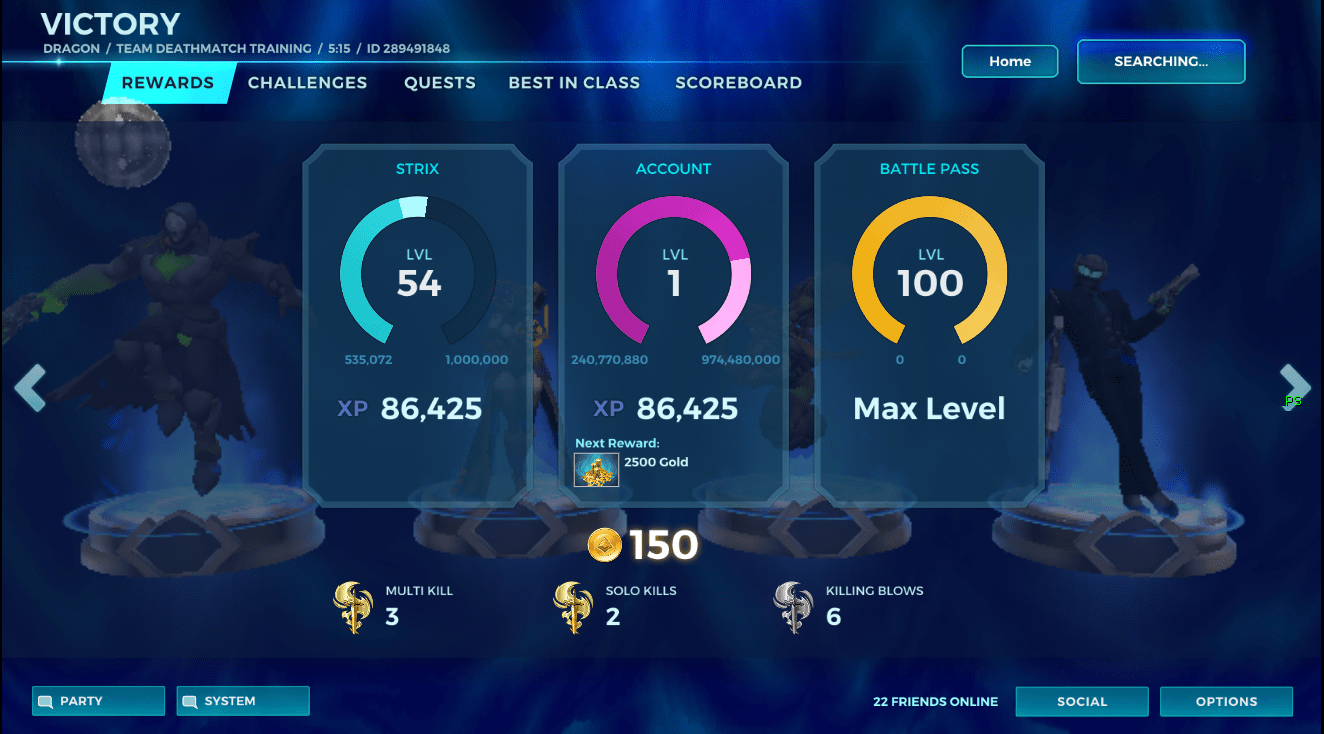1324x734 pixels.
Task: Open the Options menu
Action: (x=1226, y=701)
